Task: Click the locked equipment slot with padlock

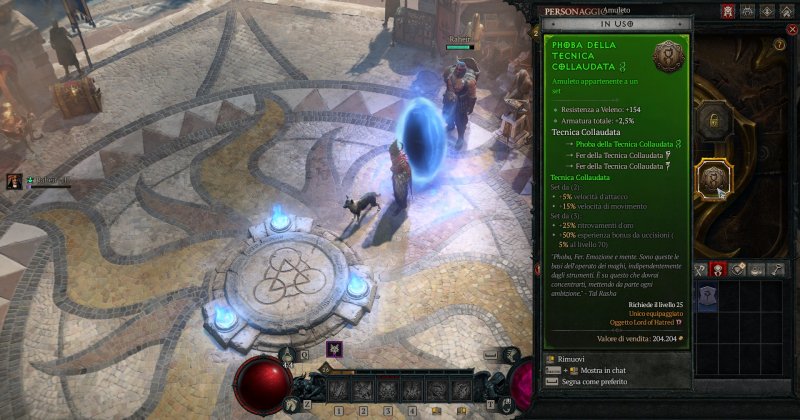Action: (x=716, y=123)
